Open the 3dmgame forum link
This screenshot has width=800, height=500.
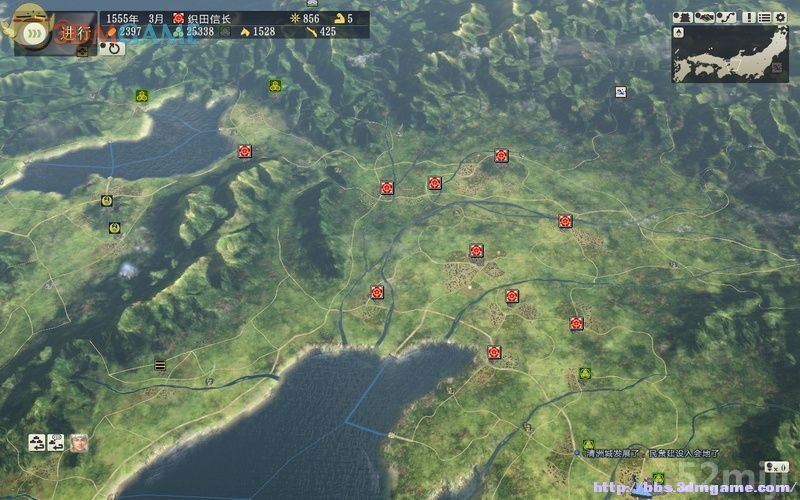click(x=690, y=488)
